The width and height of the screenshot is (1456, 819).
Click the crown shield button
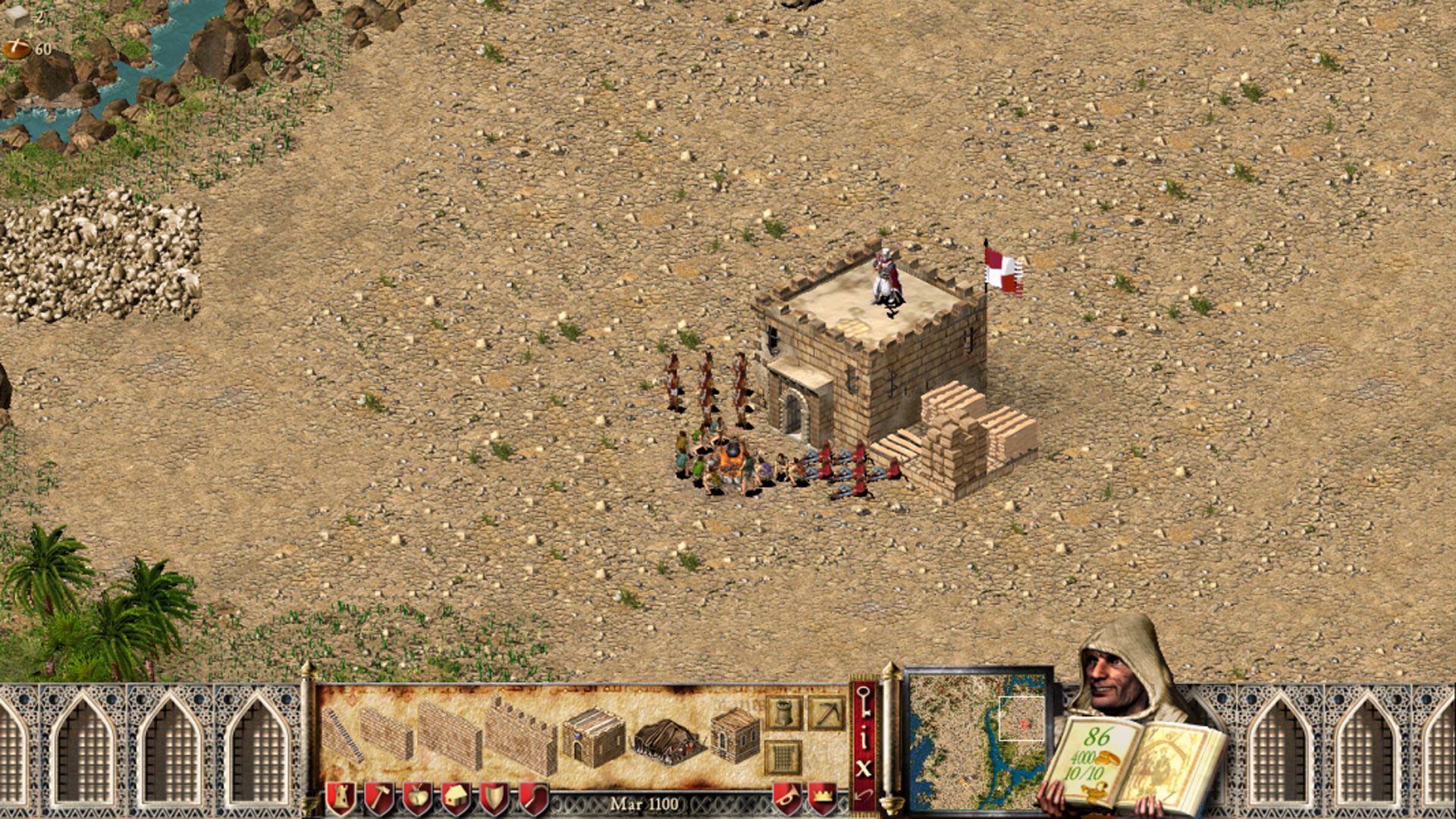[x=823, y=798]
